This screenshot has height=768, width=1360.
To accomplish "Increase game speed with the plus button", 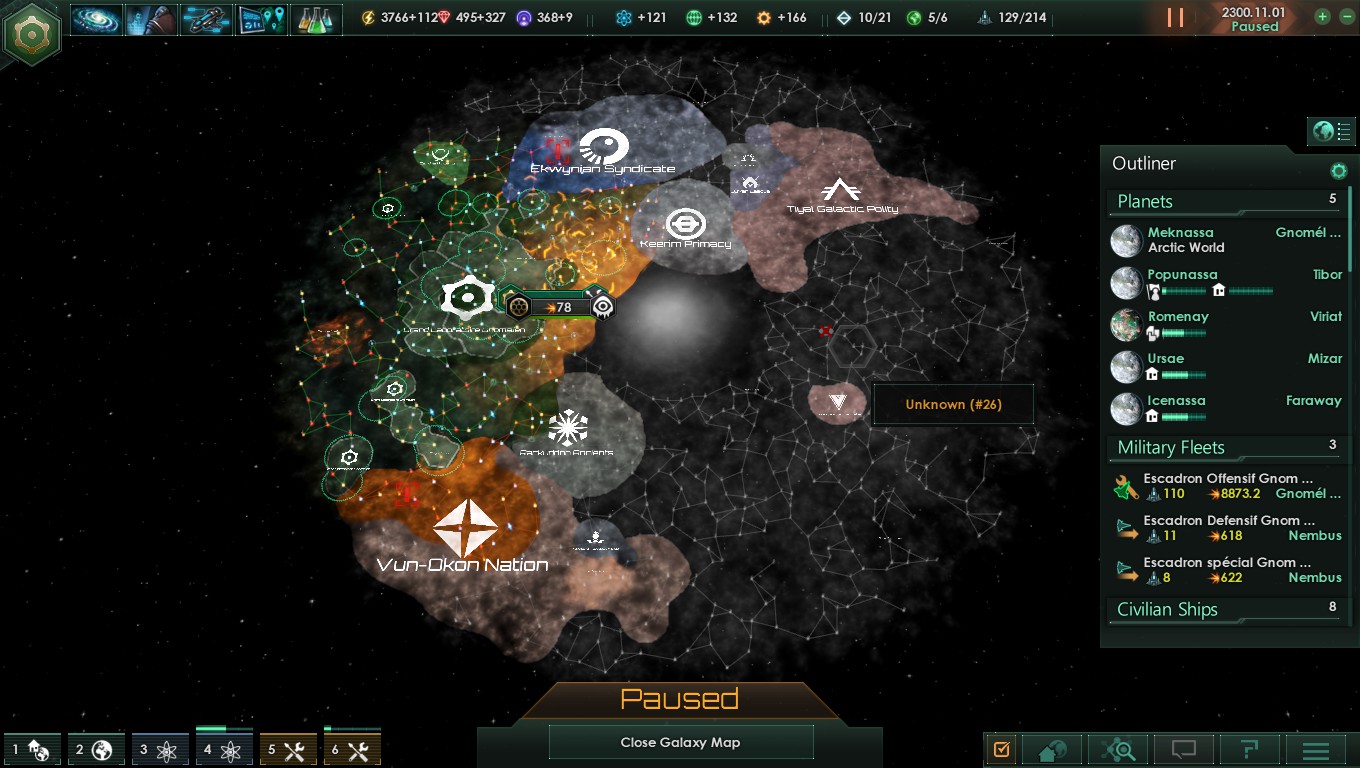I will 1323,17.
